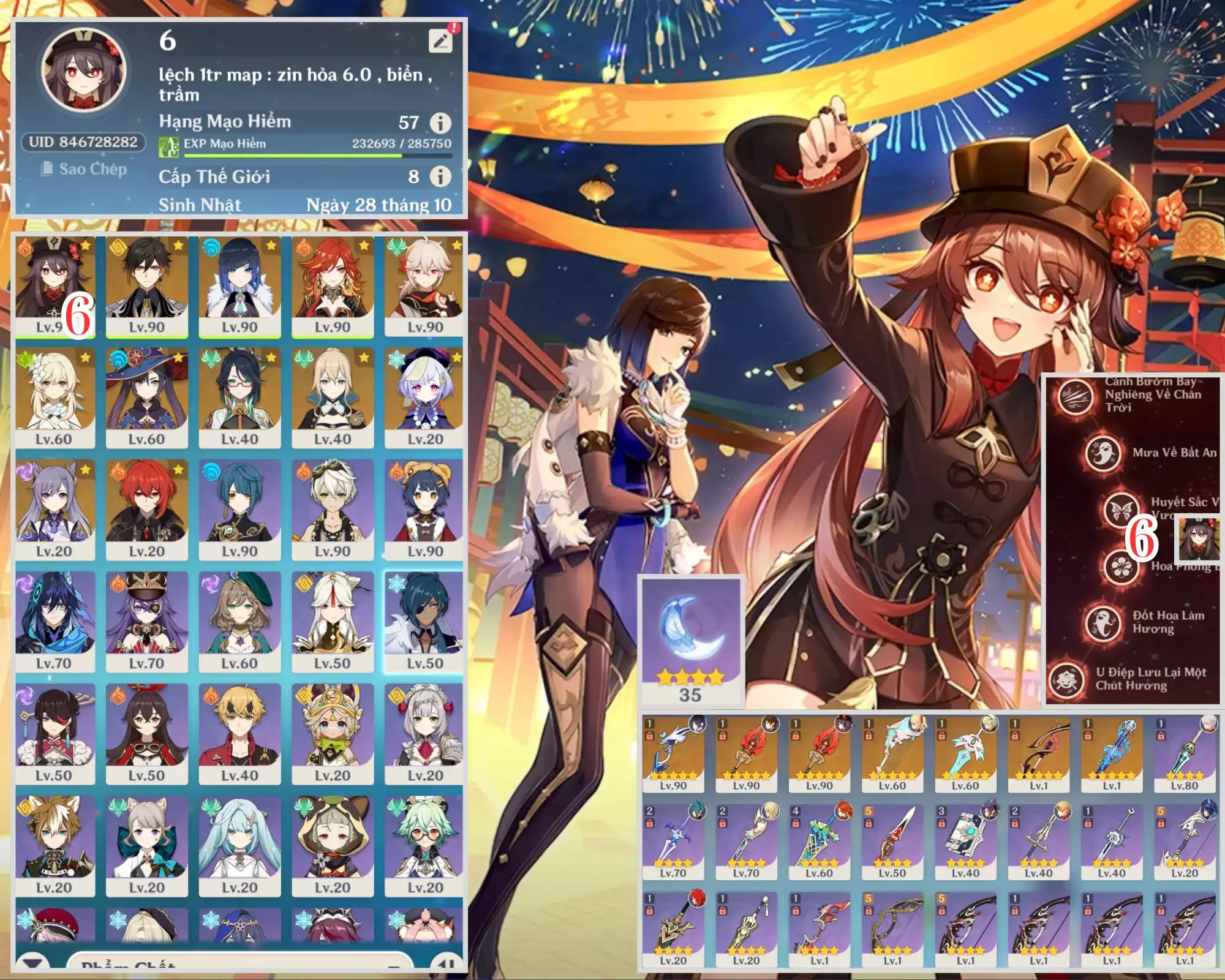Image resolution: width=1225 pixels, height=980 pixels.
Task: Select Mona in the character list
Action: [x=147, y=398]
